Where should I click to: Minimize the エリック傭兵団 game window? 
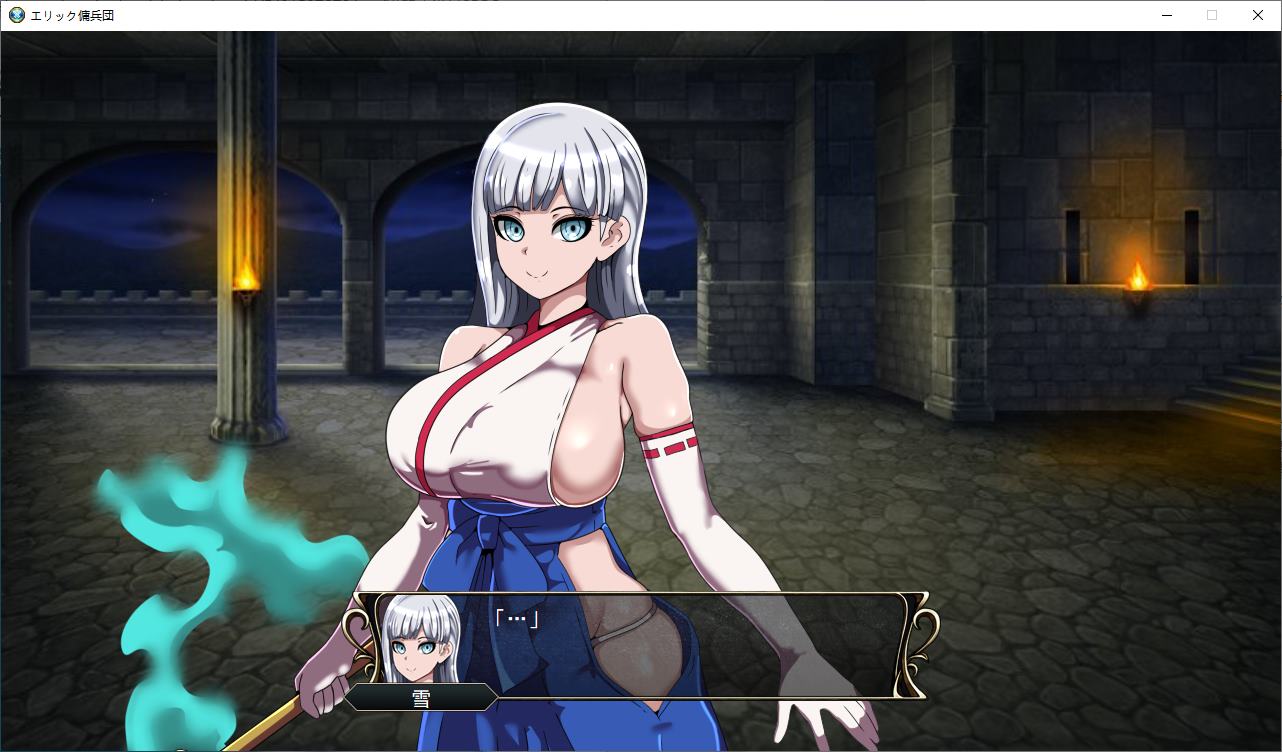click(1166, 15)
